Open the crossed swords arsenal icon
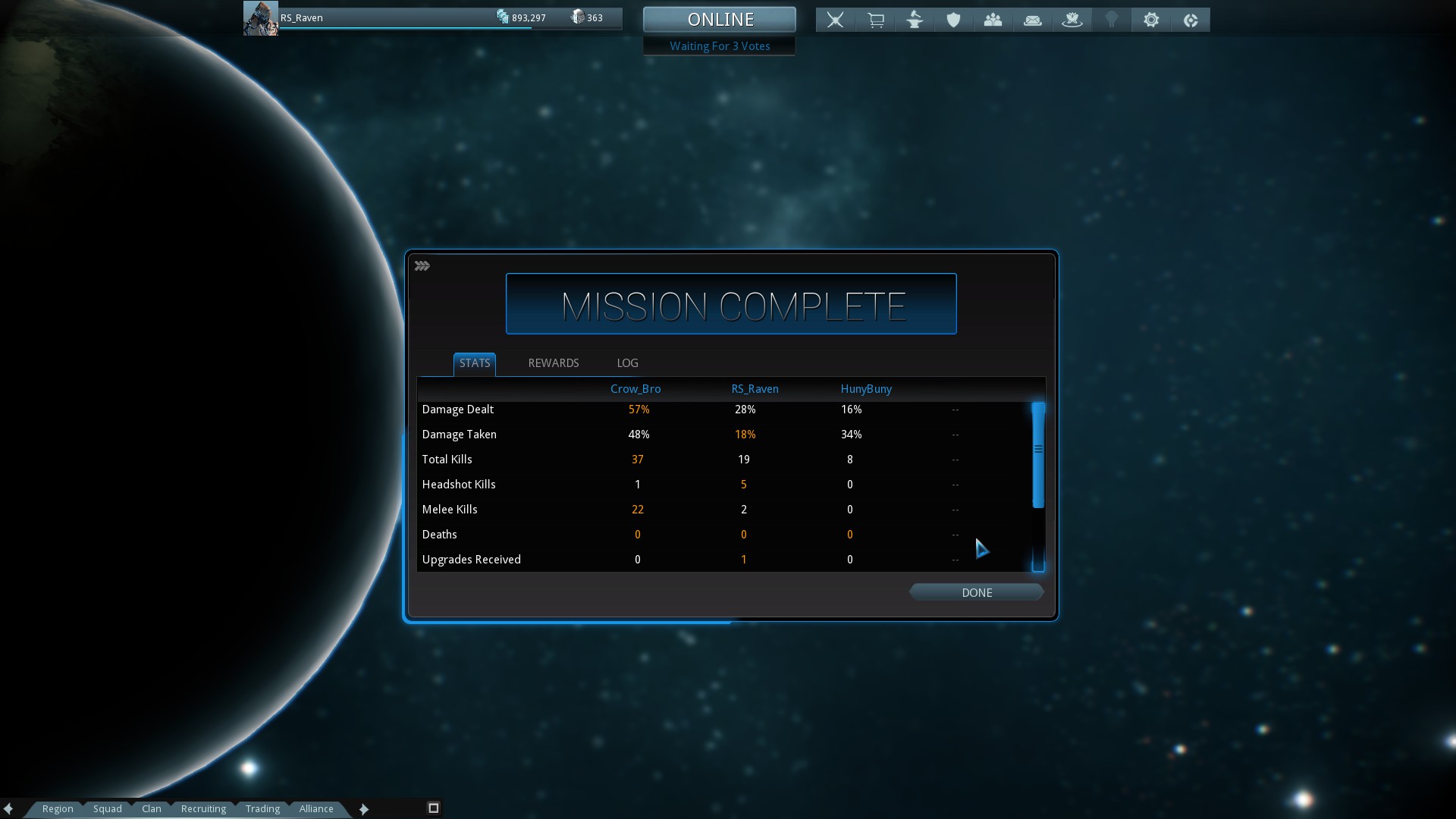This screenshot has width=1456, height=819. point(835,20)
